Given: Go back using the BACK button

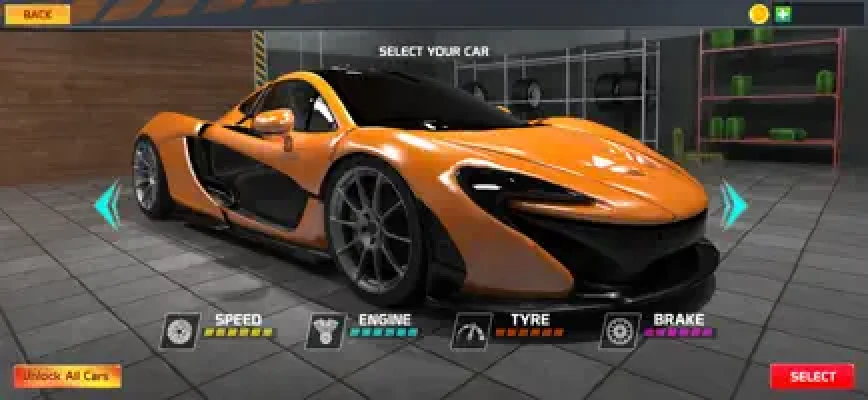Looking at the screenshot, I should 37,15.
